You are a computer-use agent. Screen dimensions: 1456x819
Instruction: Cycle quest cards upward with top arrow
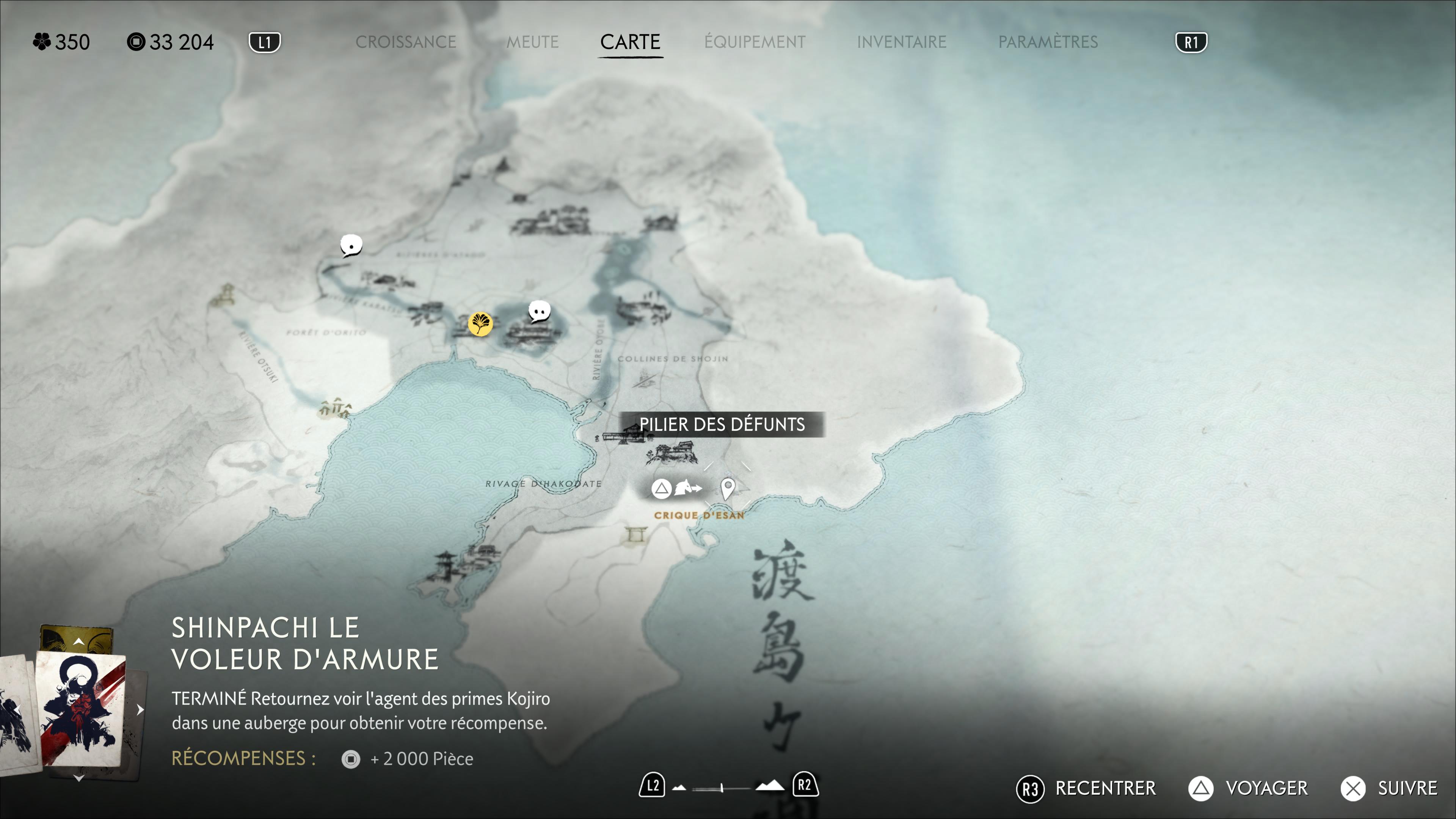[79, 641]
